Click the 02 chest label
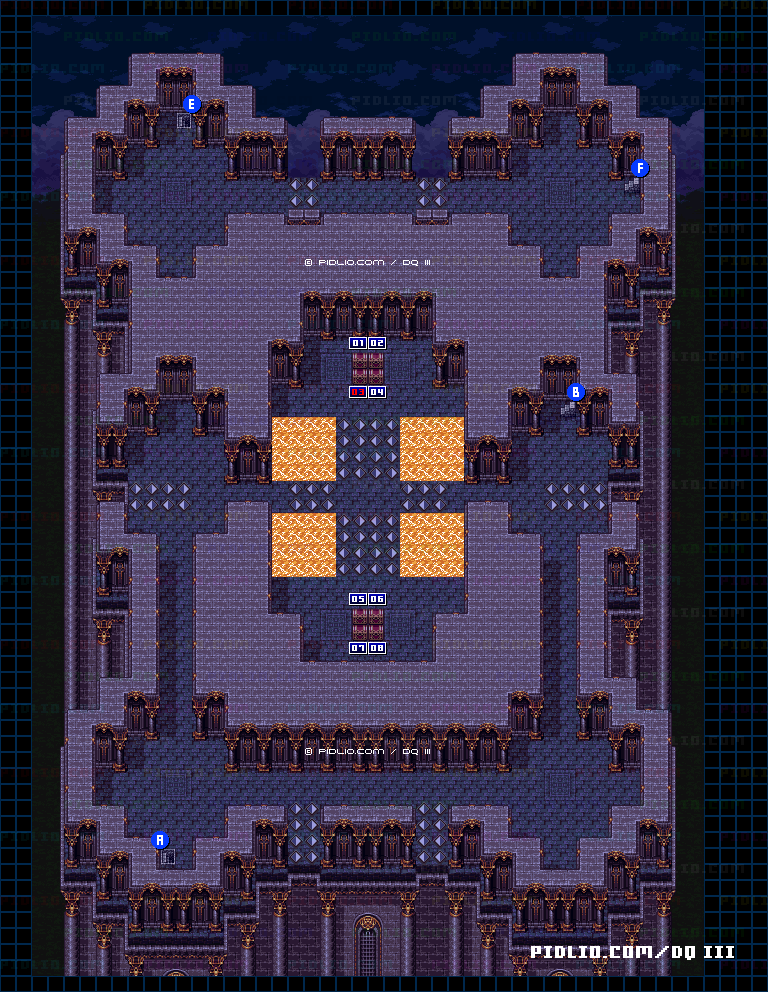 point(377,343)
